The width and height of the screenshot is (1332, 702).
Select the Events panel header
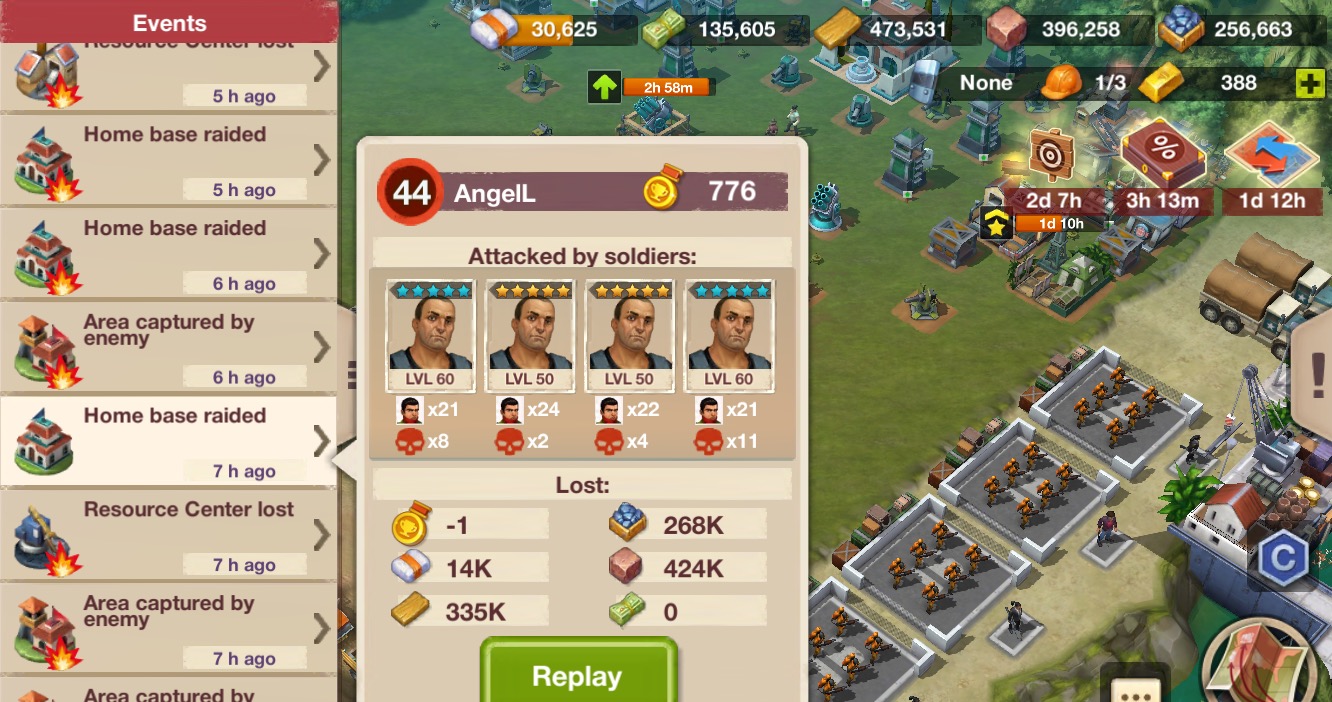(x=169, y=22)
